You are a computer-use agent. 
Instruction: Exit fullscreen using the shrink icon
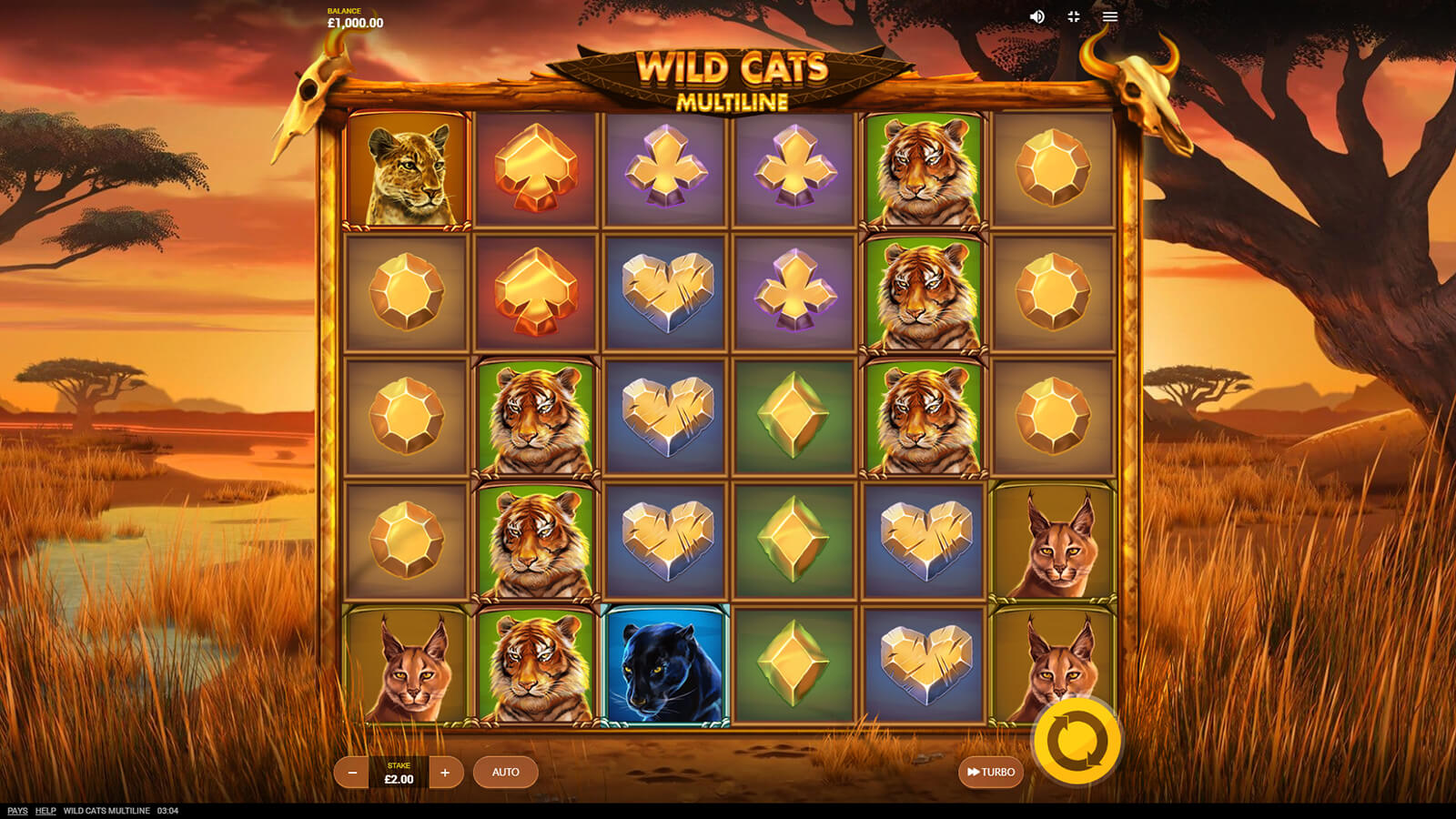click(1074, 16)
